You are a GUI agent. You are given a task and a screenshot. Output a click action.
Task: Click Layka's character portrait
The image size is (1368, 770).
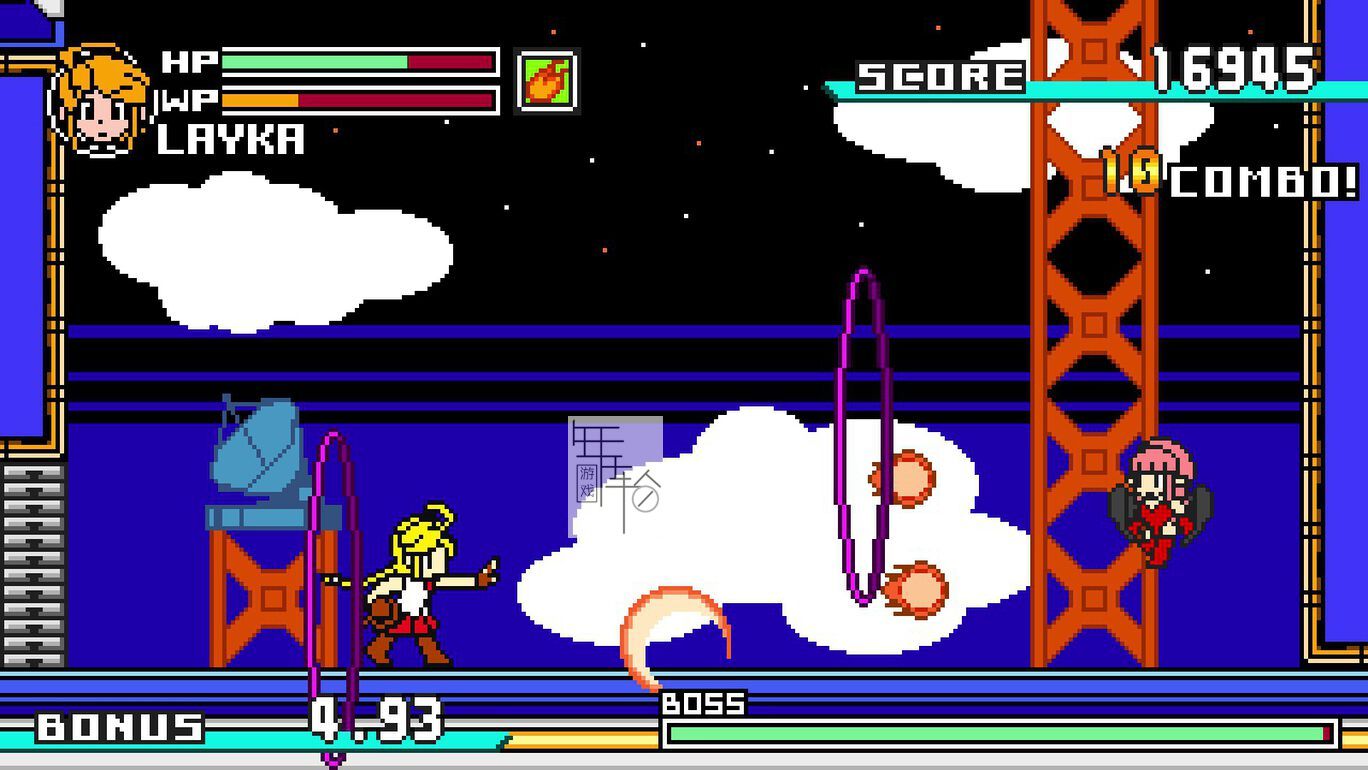(100, 101)
